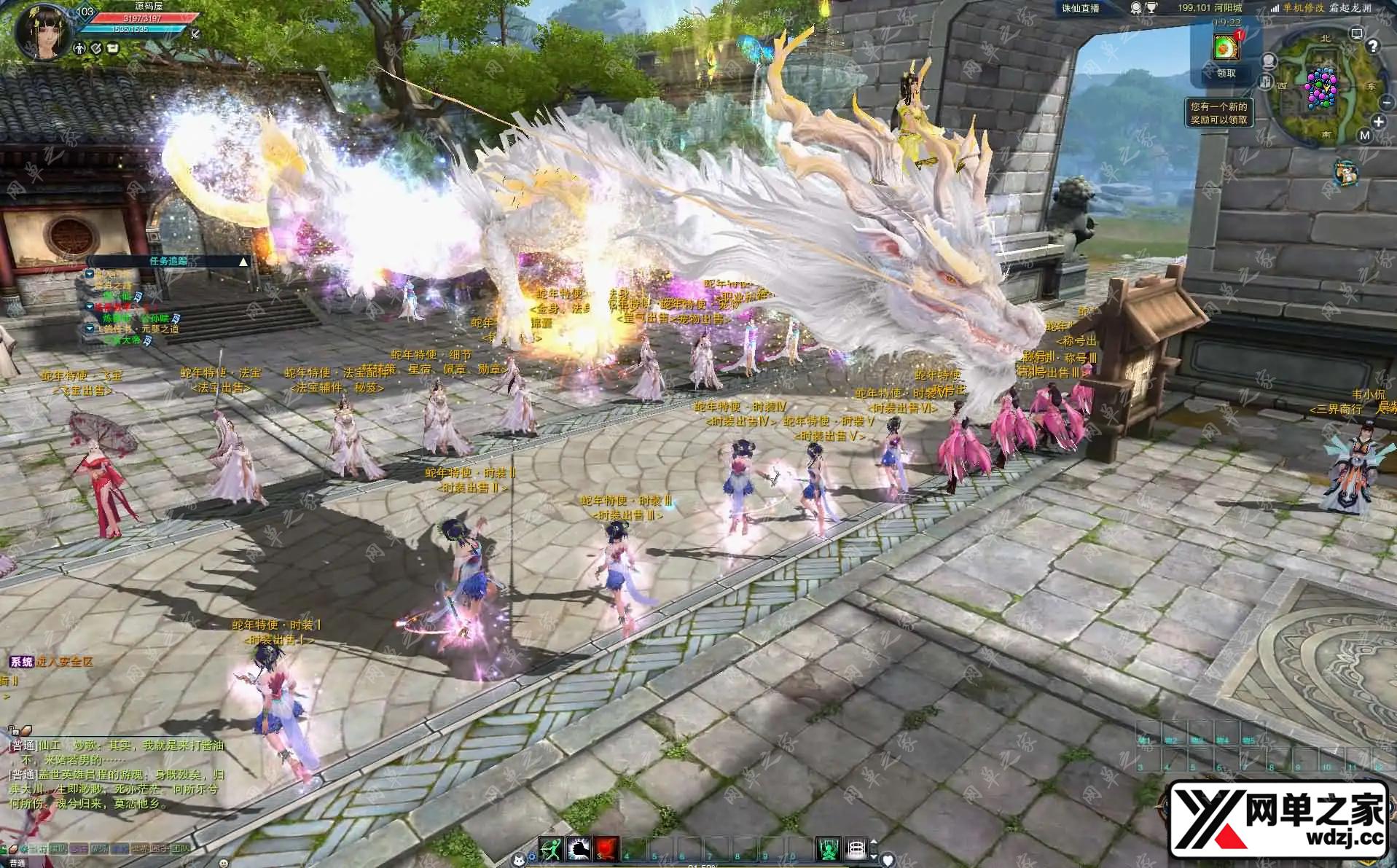Click the 领取 reward claim button

pyautogui.click(x=1226, y=73)
